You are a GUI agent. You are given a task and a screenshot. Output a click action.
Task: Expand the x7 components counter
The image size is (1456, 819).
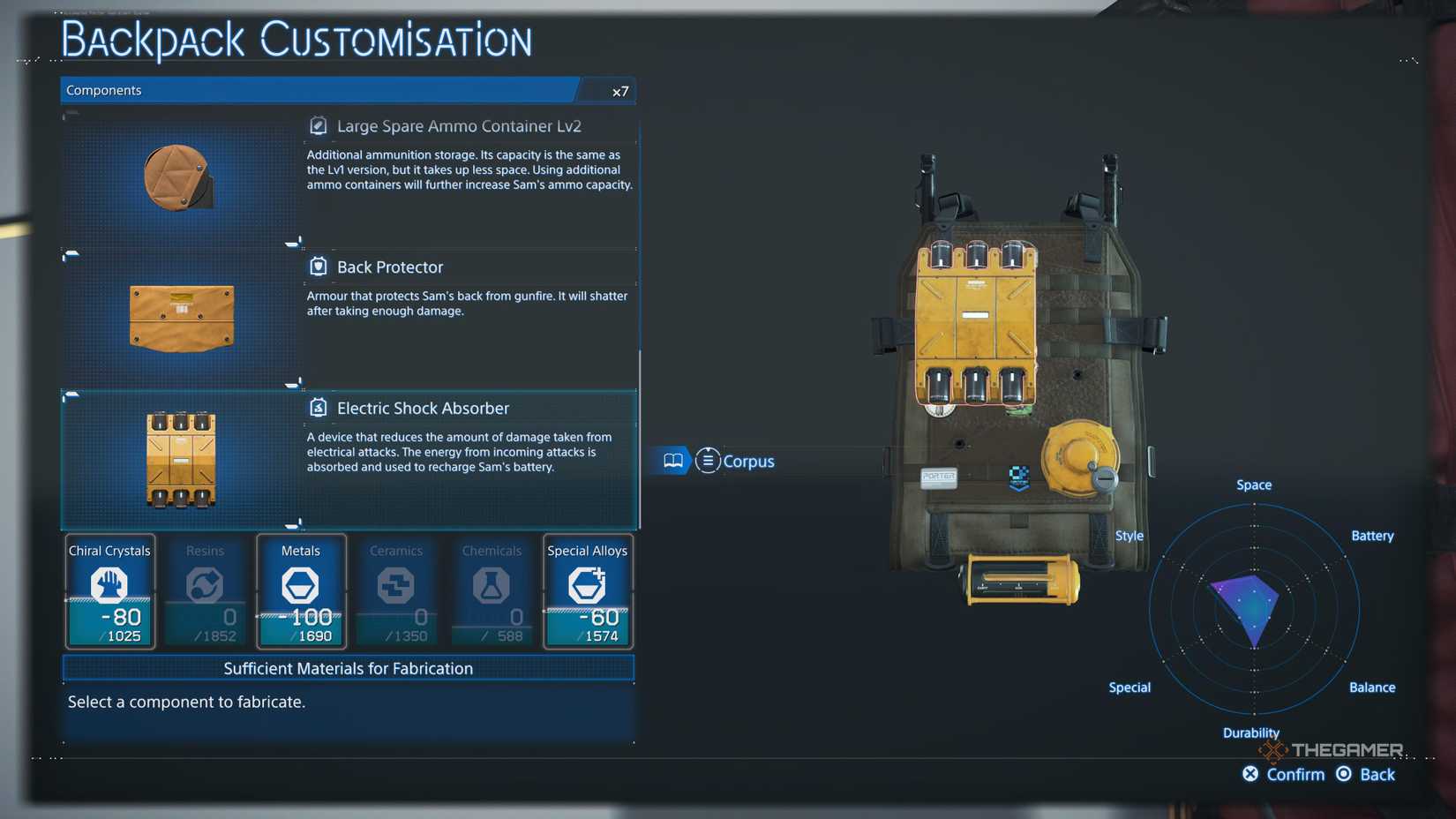619,90
